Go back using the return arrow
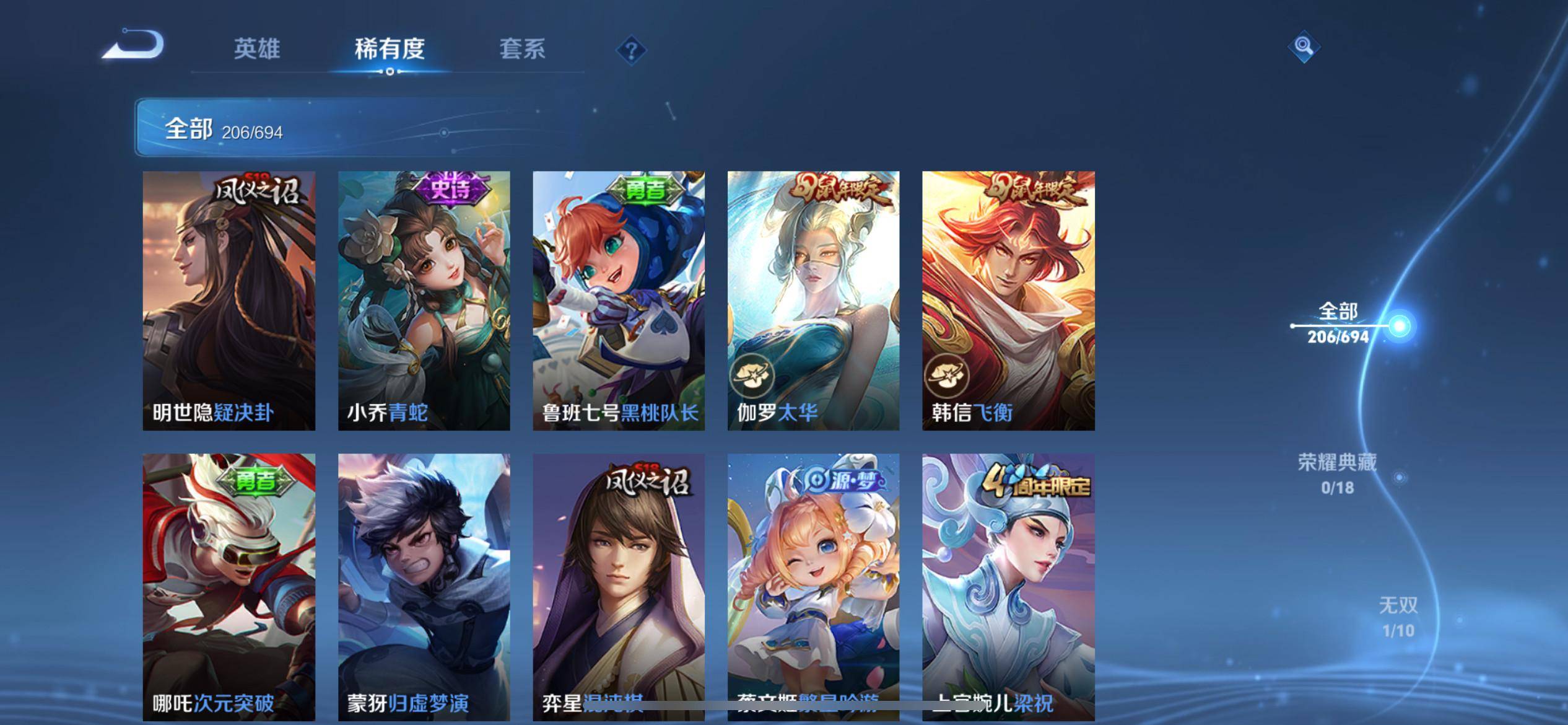Viewport: 1568px width, 725px height. (134, 46)
